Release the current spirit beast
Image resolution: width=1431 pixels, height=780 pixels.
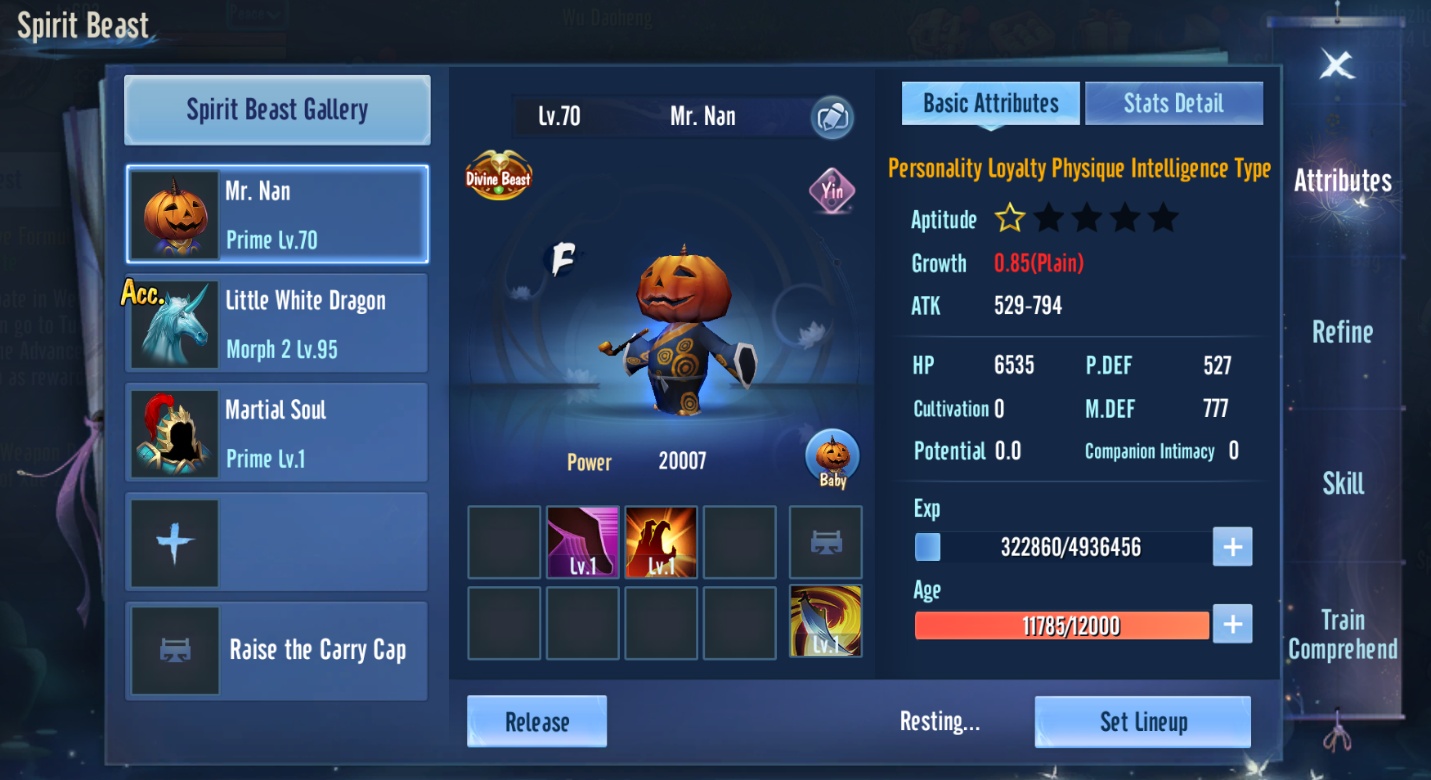pos(537,722)
